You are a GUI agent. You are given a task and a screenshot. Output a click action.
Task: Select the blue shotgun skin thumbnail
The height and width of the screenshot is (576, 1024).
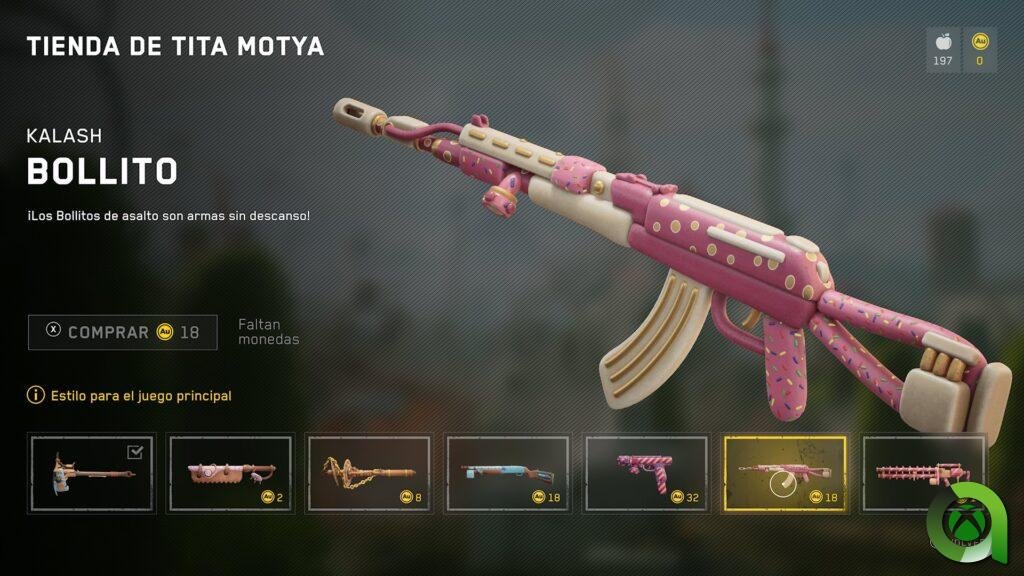click(508, 472)
